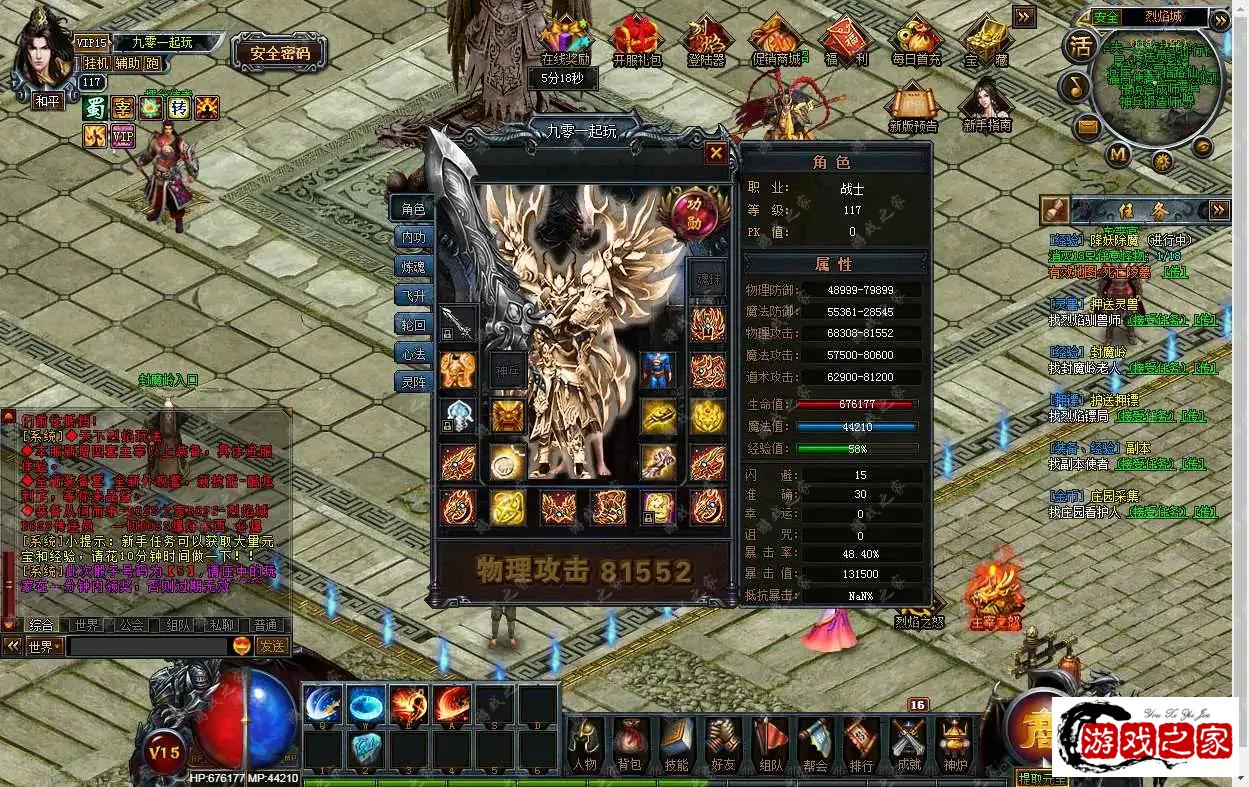This screenshot has height=787, width=1249.
Task: Toggle the 挂机 auto-battle button
Action: click(x=96, y=63)
